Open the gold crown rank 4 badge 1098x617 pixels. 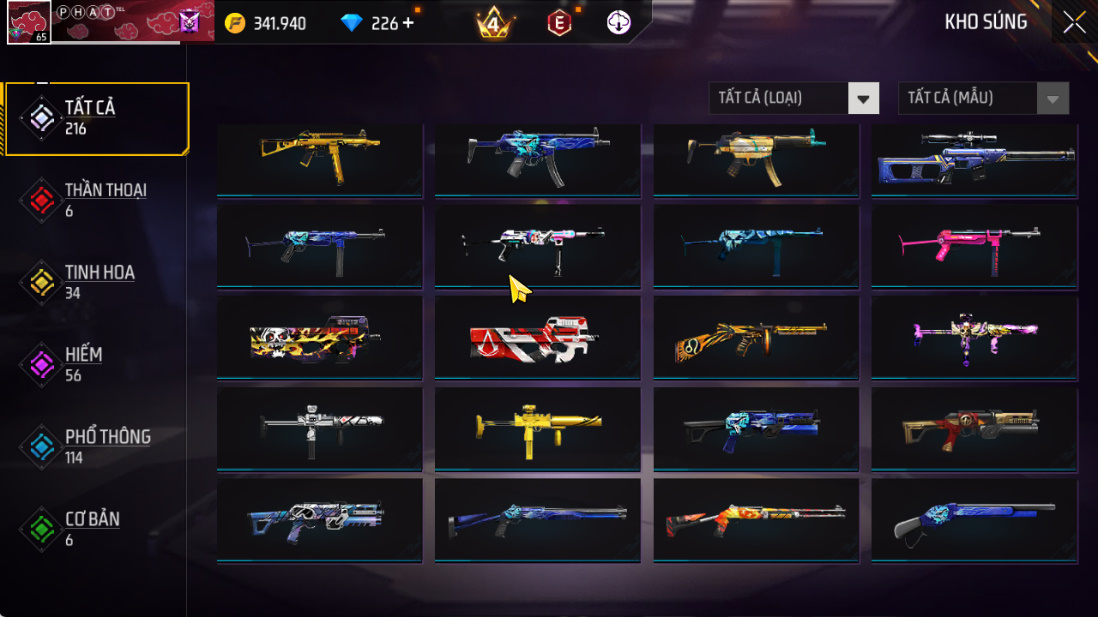click(494, 22)
